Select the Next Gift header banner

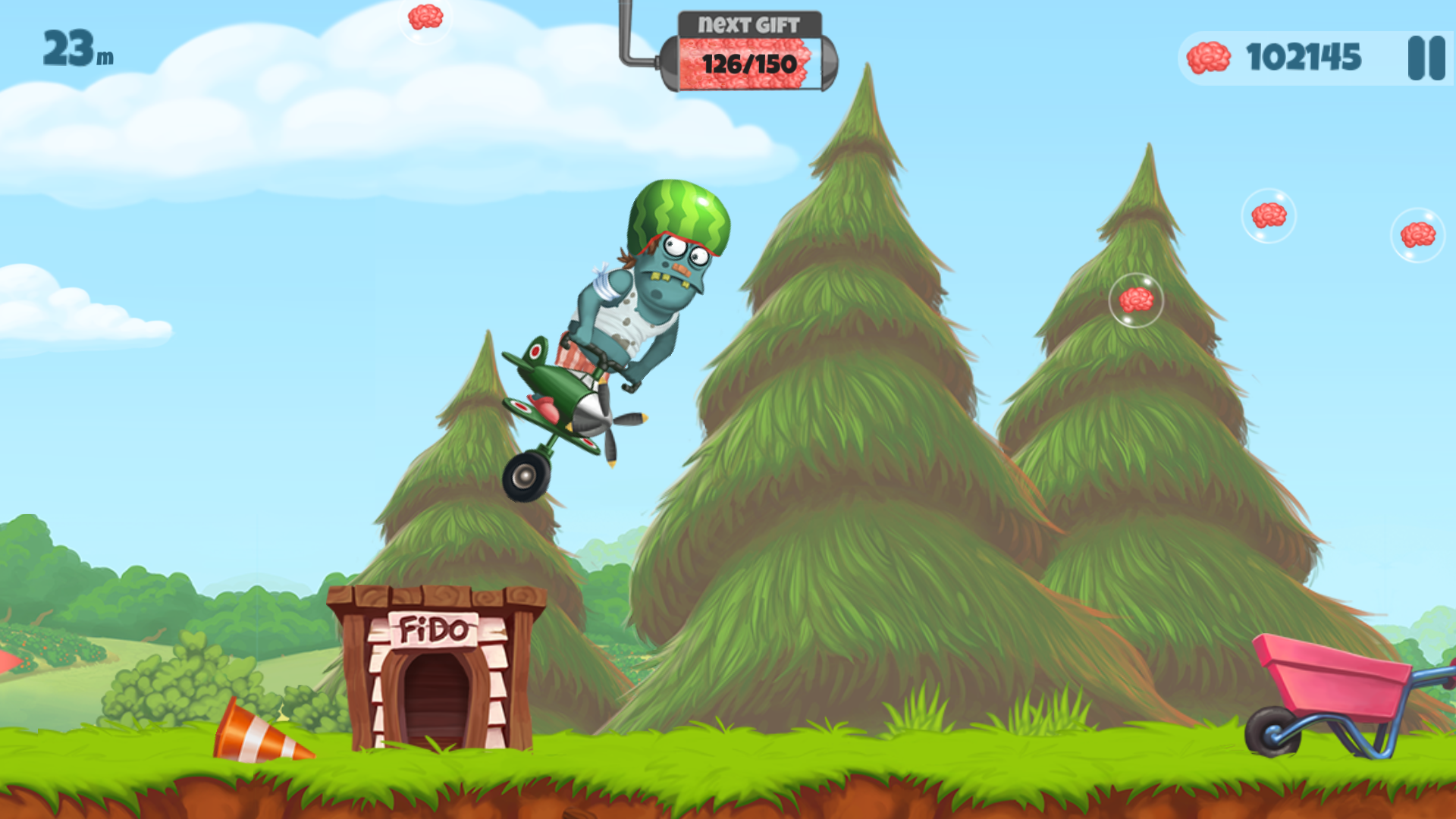tap(749, 23)
